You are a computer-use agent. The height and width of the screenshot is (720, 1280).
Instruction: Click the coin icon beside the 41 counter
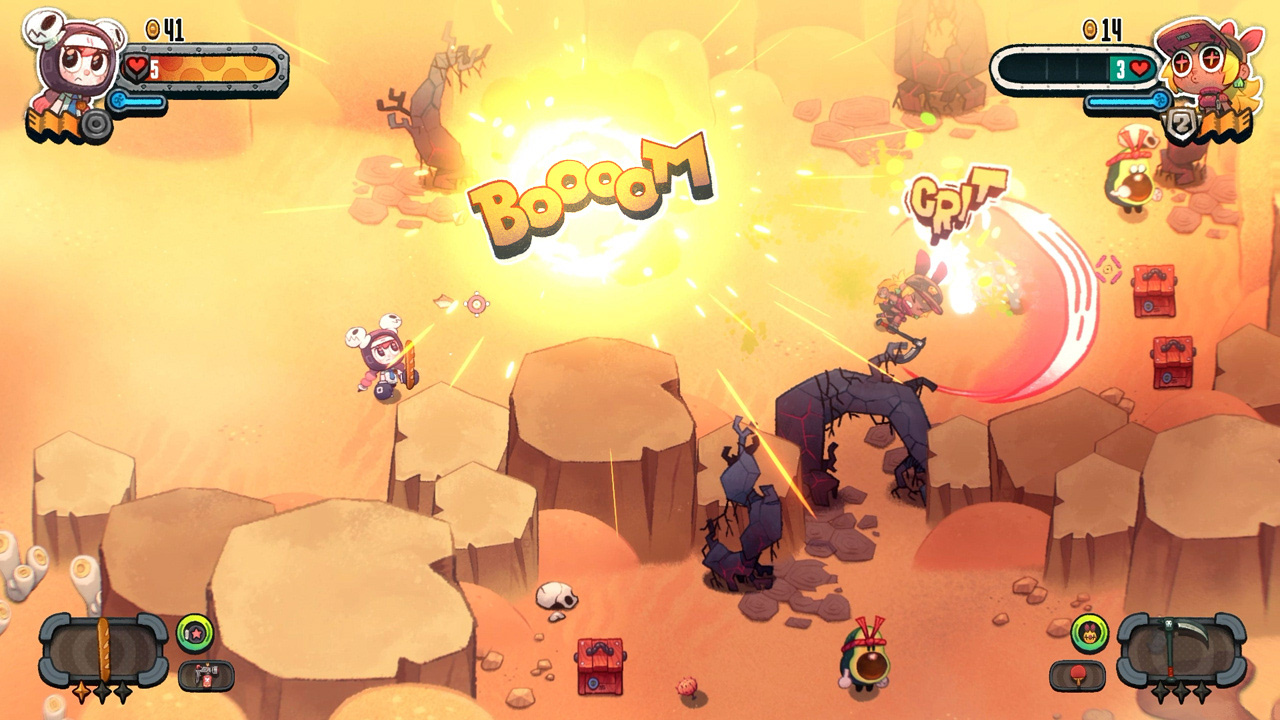pyautogui.click(x=152, y=29)
